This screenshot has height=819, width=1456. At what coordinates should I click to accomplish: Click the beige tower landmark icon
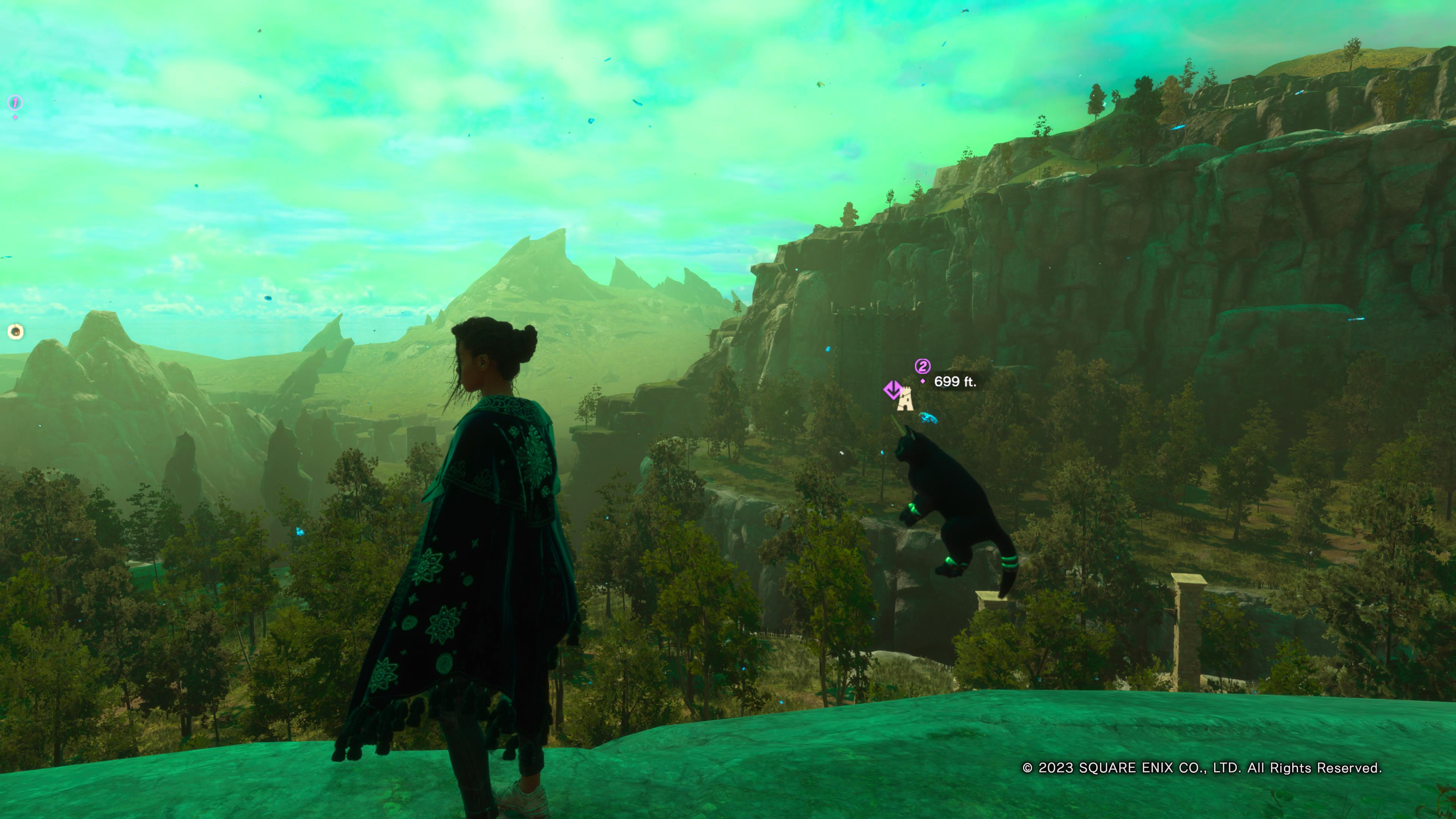[x=905, y=399]
